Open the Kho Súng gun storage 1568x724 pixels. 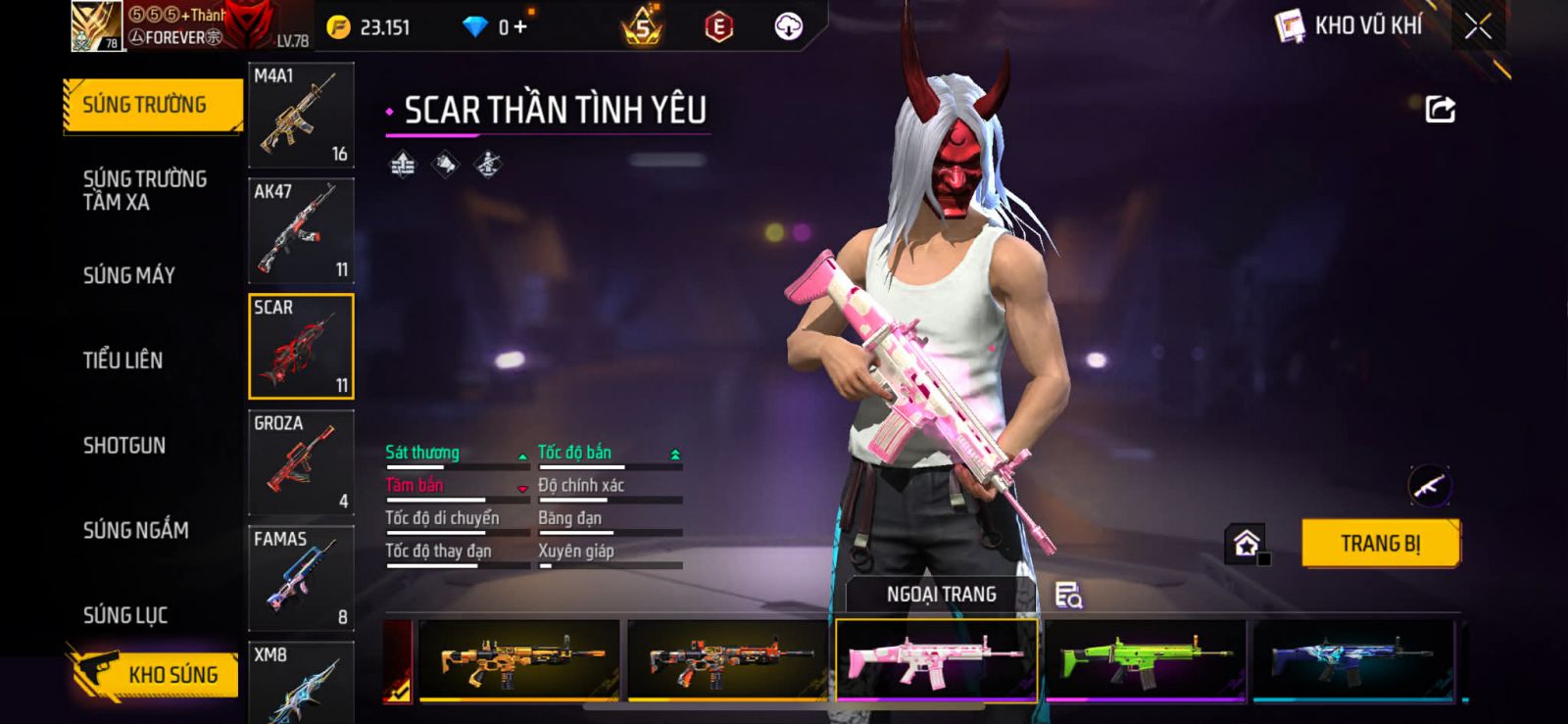click(x=155, y=674)
